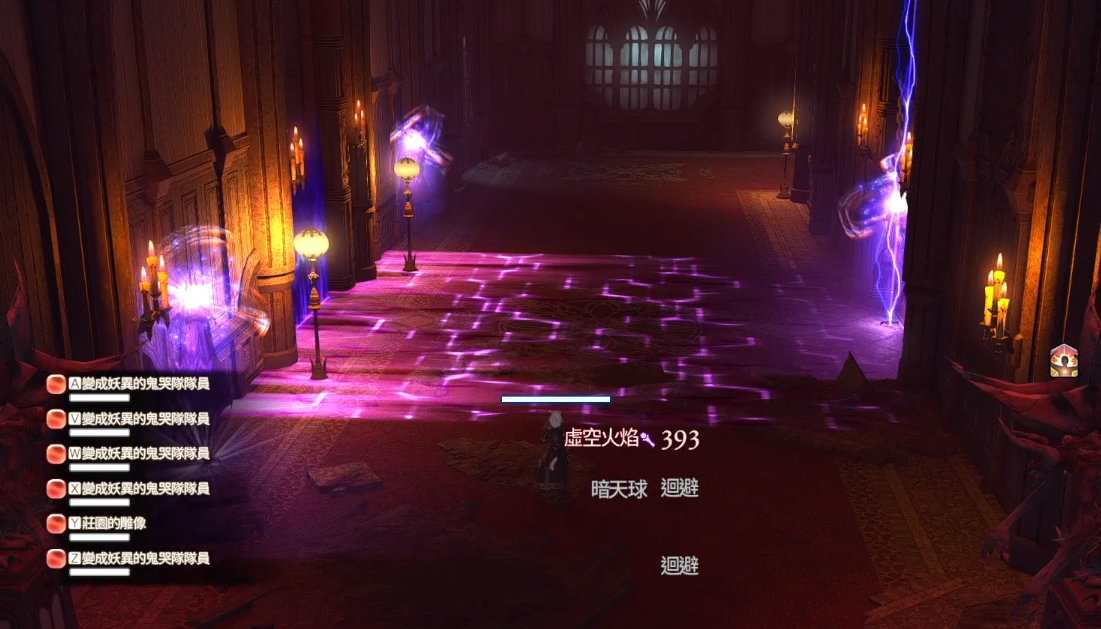Target enemy A in the enemy list
This screenshot has width=1101, height=629.
tap(138, 383)
